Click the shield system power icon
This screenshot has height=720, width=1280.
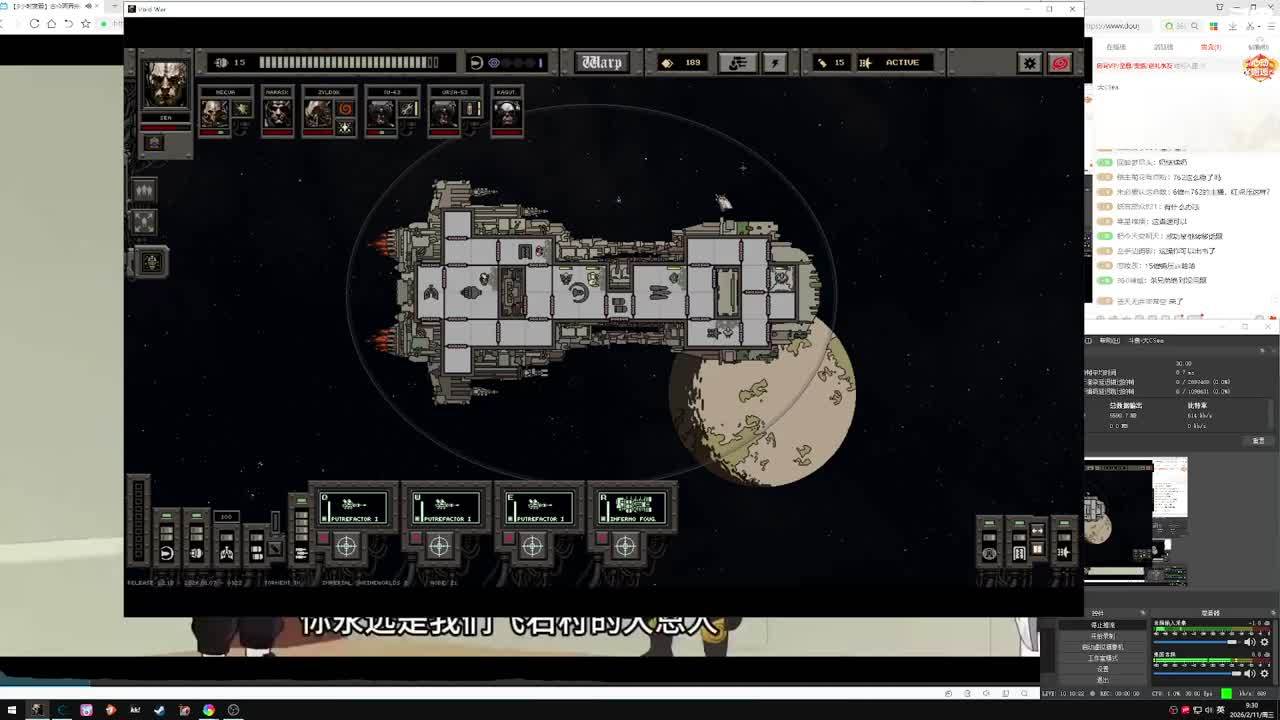click(167, 552)
